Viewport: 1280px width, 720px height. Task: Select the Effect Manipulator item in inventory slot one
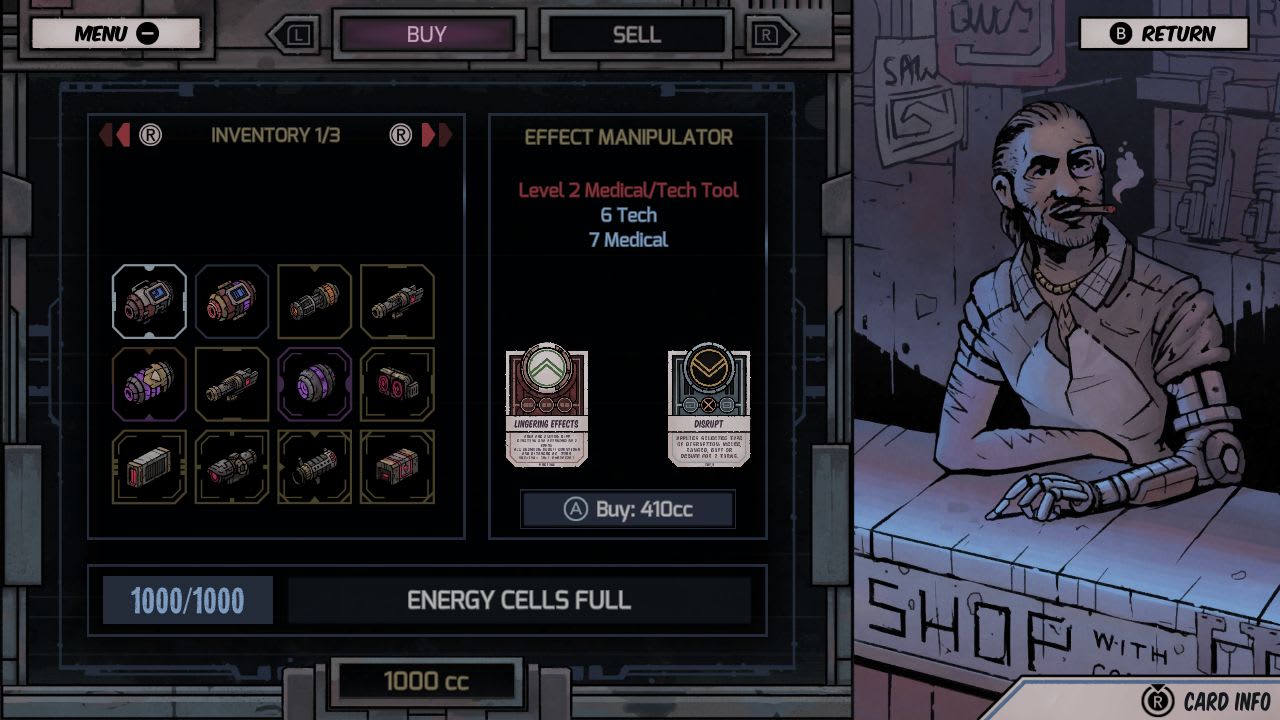click(x=148, y=301)
